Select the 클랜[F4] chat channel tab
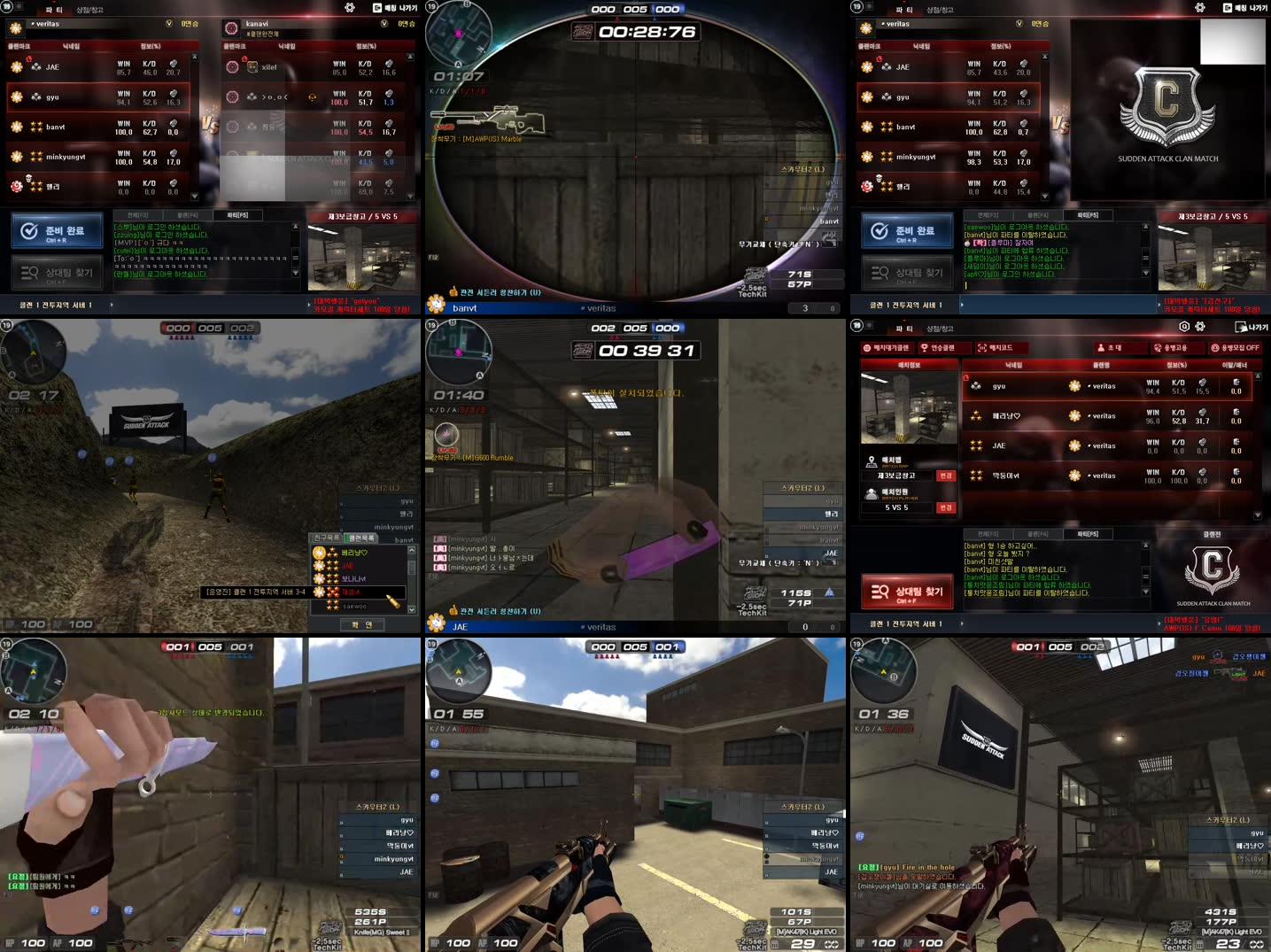Viewport: 1271px width, 952px height. coord(1040,534)
